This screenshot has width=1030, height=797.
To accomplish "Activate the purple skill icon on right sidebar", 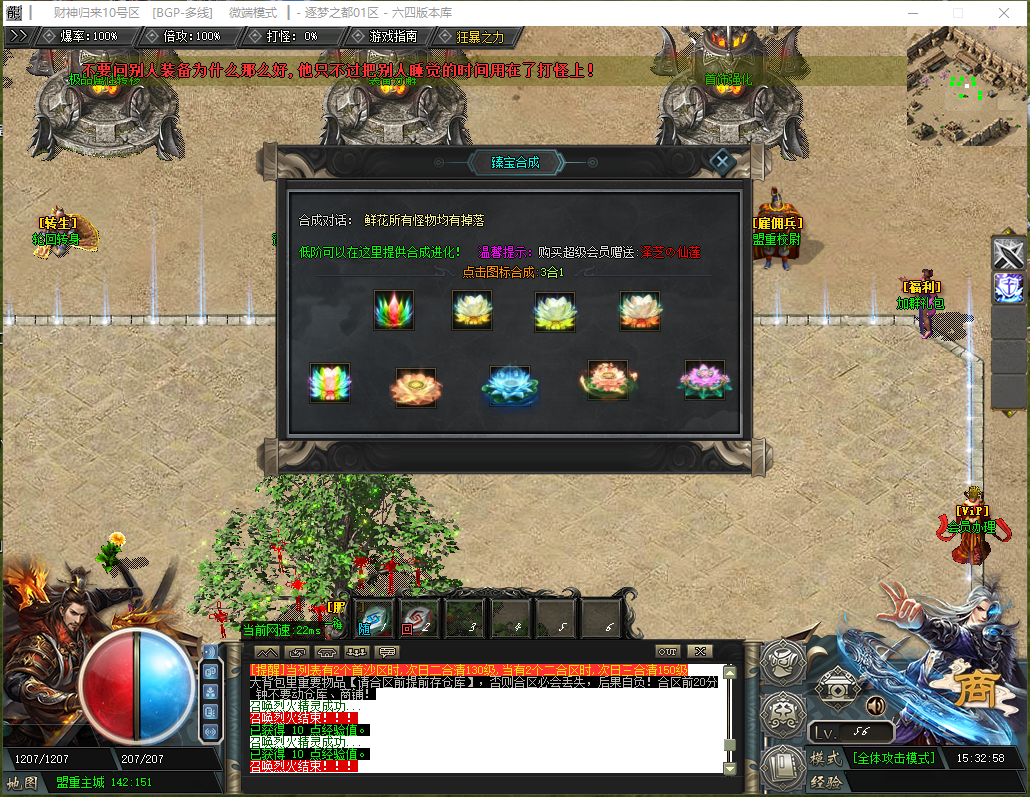I will tap(1009, 288).
